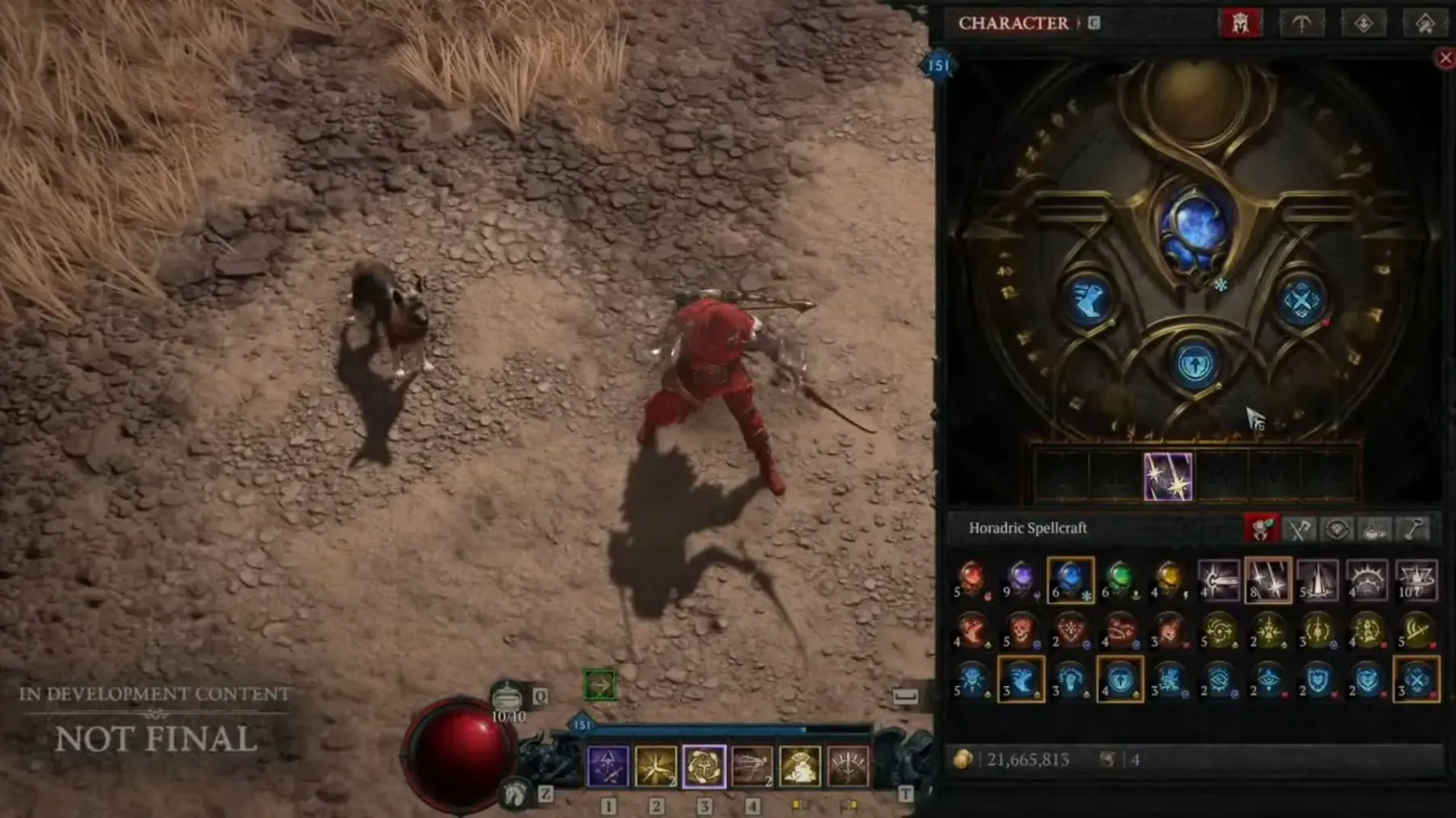
Task: Activate the purple arrow skill in hotbar
Action: pyautogui.click(x=607, y=765)
